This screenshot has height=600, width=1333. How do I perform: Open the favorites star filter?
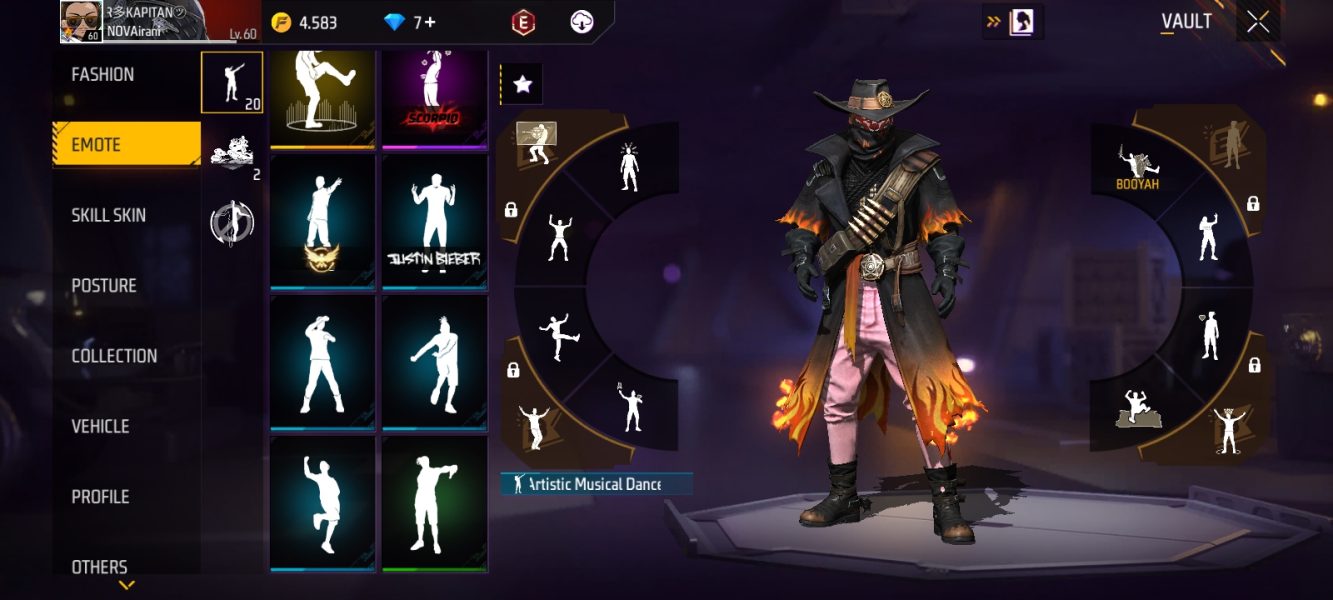pyautogui.click(x=522, y=85)
